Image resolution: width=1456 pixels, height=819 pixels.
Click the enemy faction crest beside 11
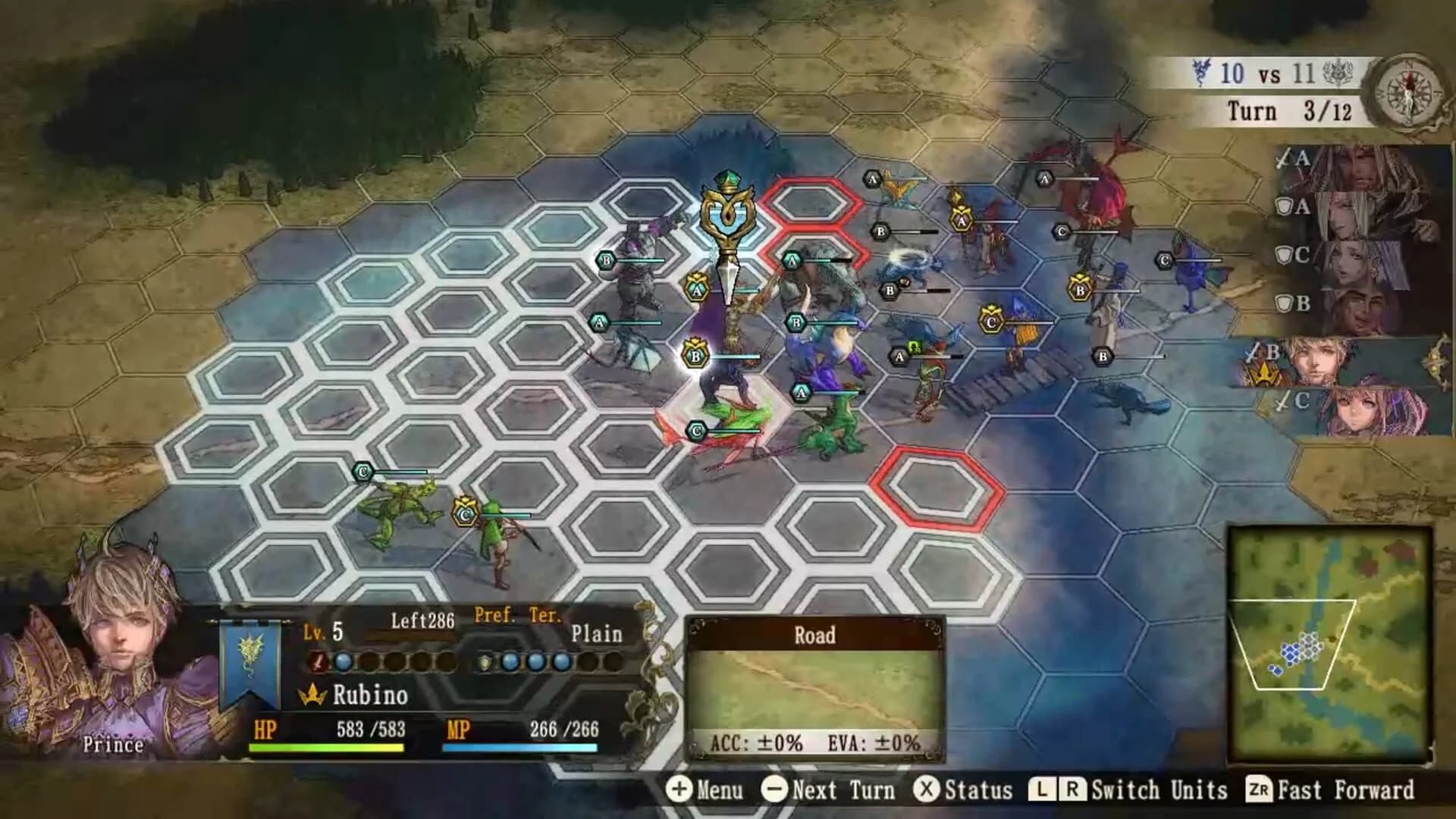tap(1339, 70)
